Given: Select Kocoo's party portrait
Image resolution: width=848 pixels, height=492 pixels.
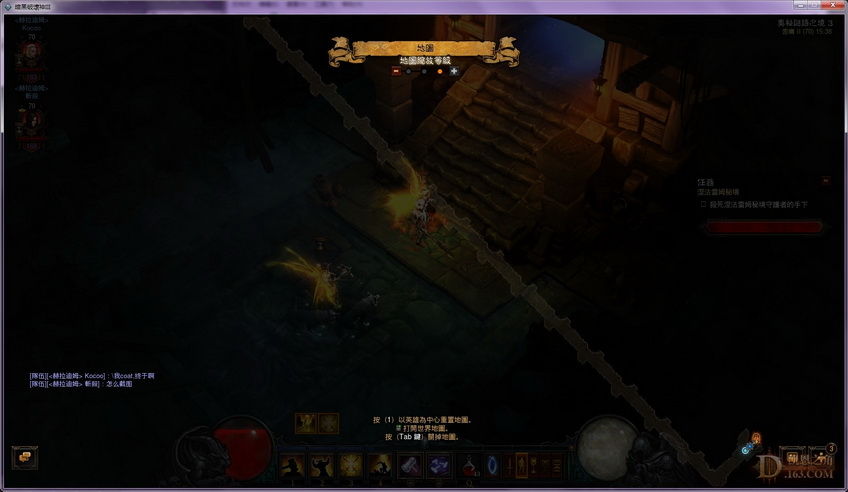Looking at the screenshot, I should [x=30, y=57].
